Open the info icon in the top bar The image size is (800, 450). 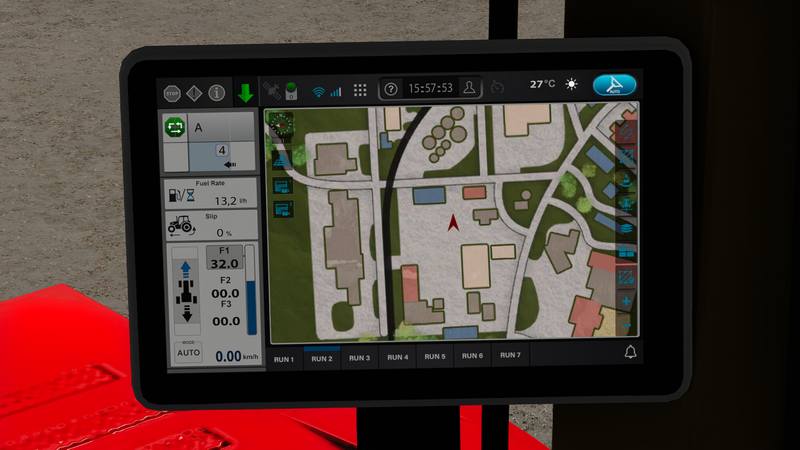click(x=216, y=94)
